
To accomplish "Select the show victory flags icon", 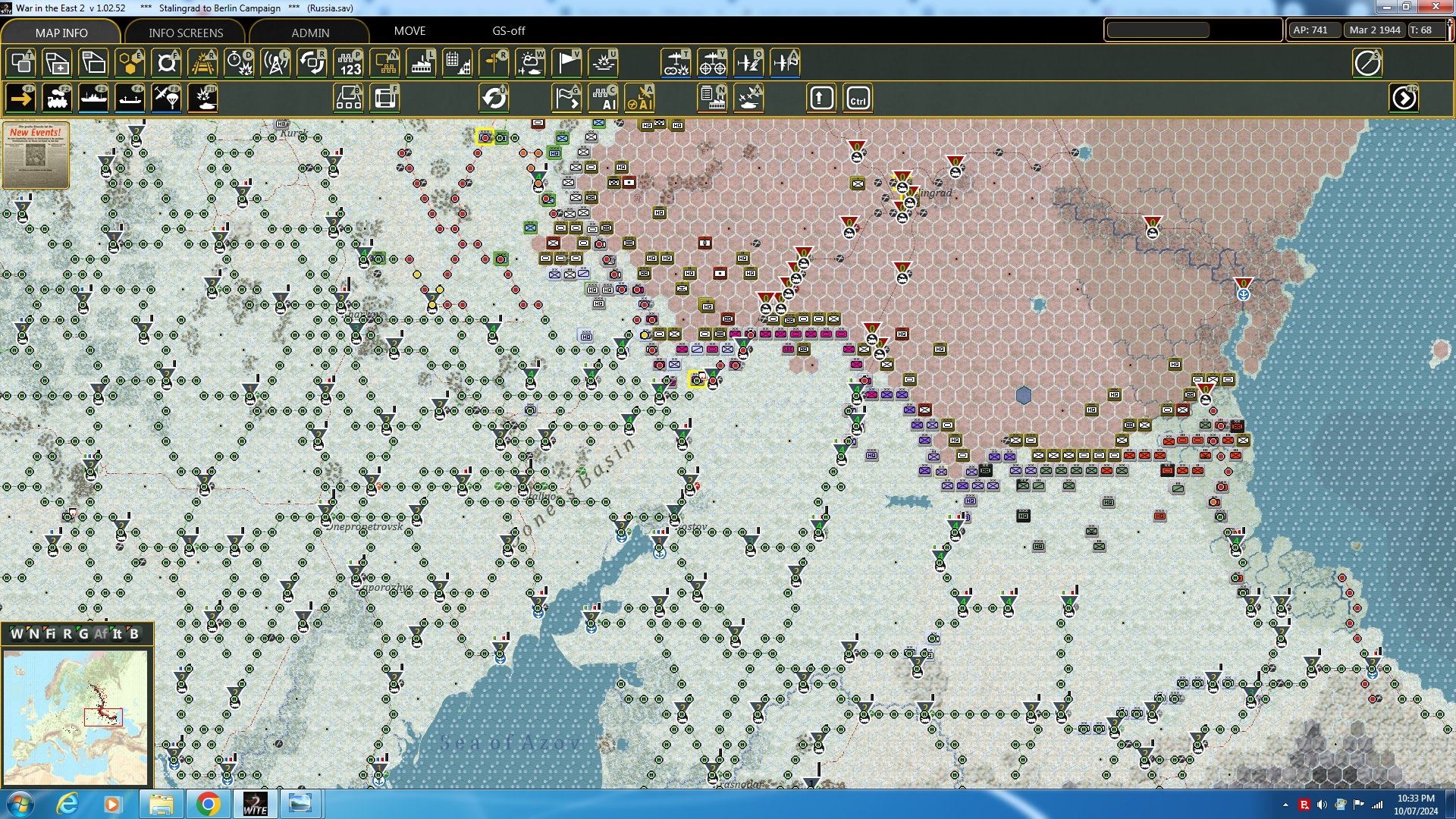I will [x=567, y=63].
